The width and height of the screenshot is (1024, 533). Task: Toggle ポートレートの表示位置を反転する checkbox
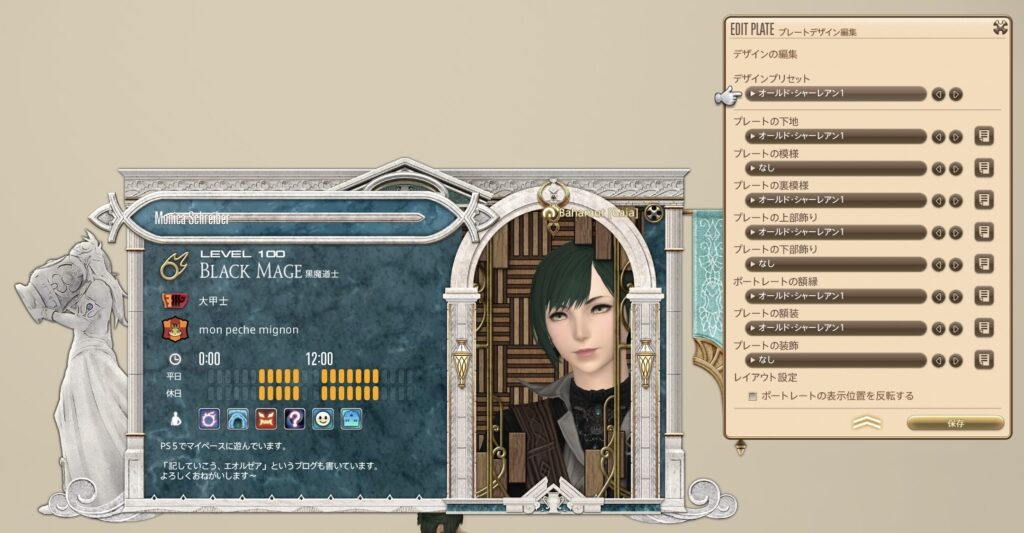[753, 396]
